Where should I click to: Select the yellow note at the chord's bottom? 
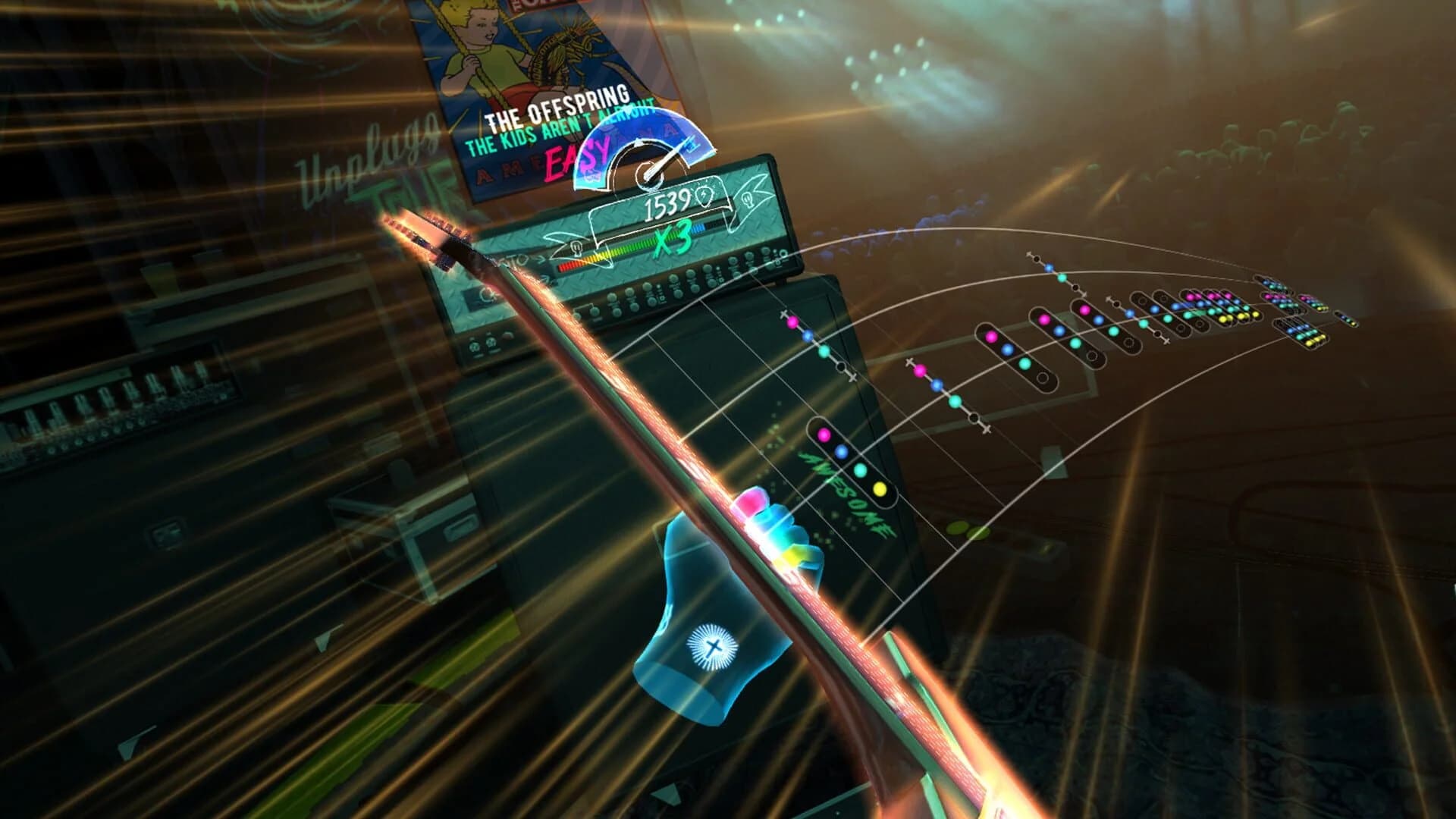tap(879, 491)
